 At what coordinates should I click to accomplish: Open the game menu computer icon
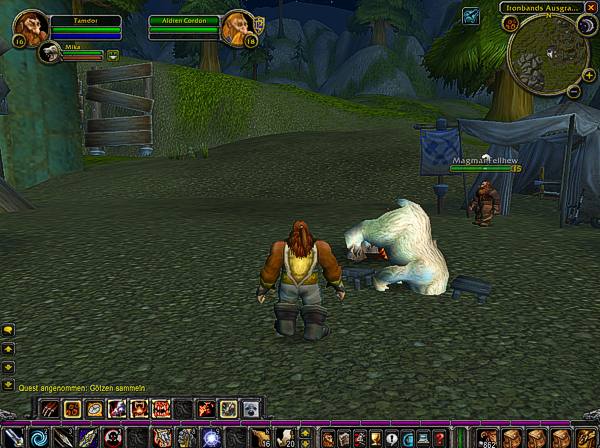[x=423, y=438]
